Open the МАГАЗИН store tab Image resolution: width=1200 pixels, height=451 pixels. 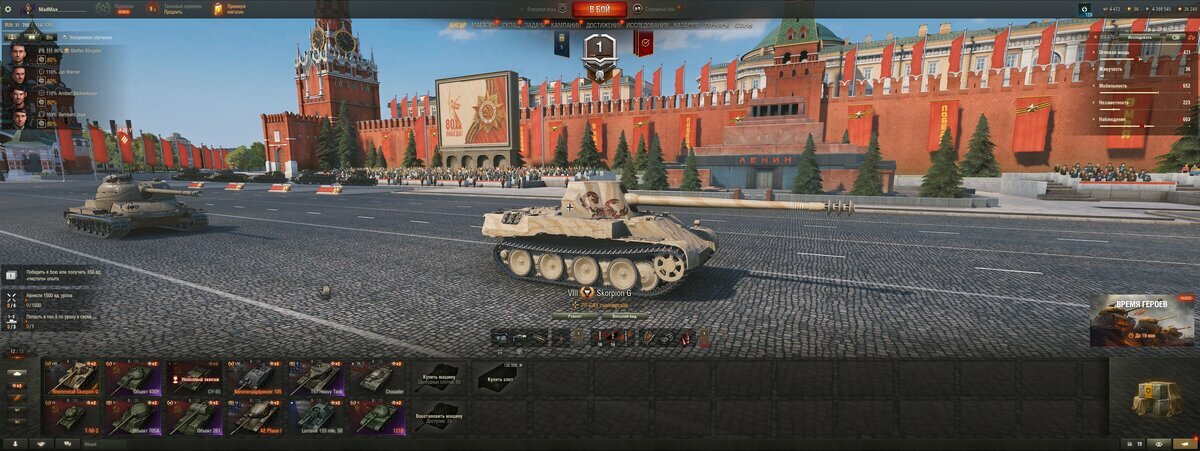point(485,24)
